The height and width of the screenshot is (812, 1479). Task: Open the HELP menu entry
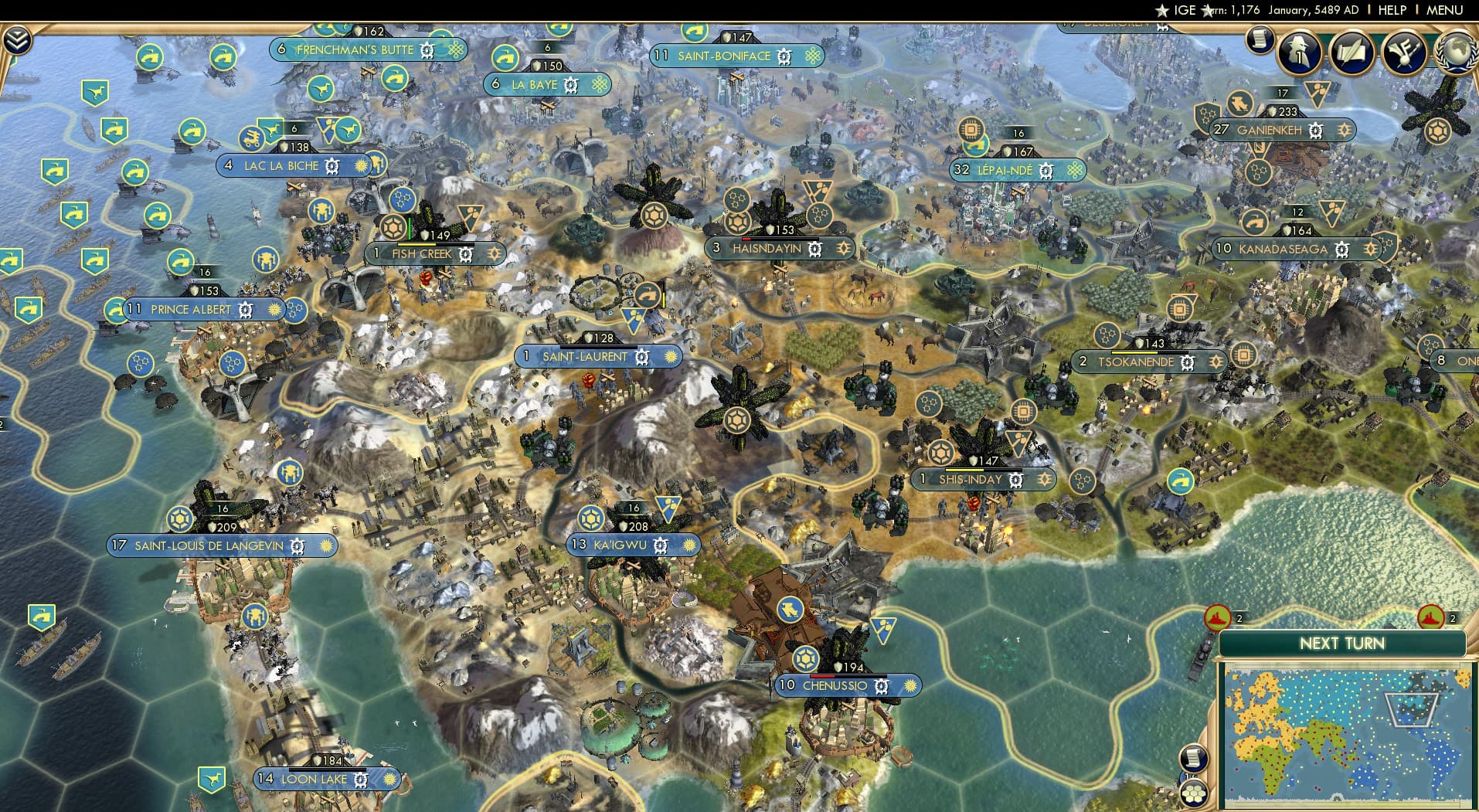pos(1391,10)
